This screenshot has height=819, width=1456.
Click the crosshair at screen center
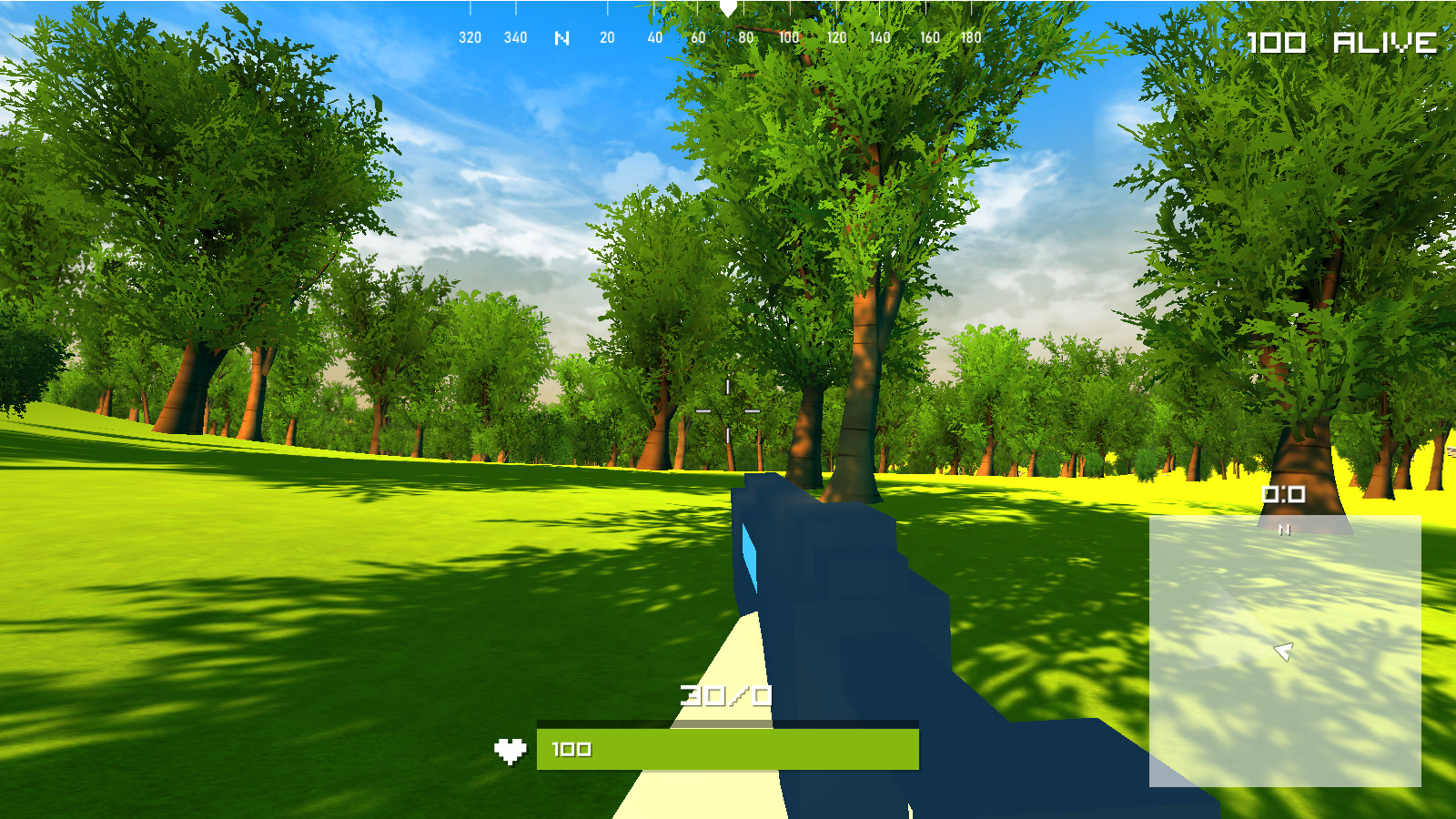coord(728,409)
